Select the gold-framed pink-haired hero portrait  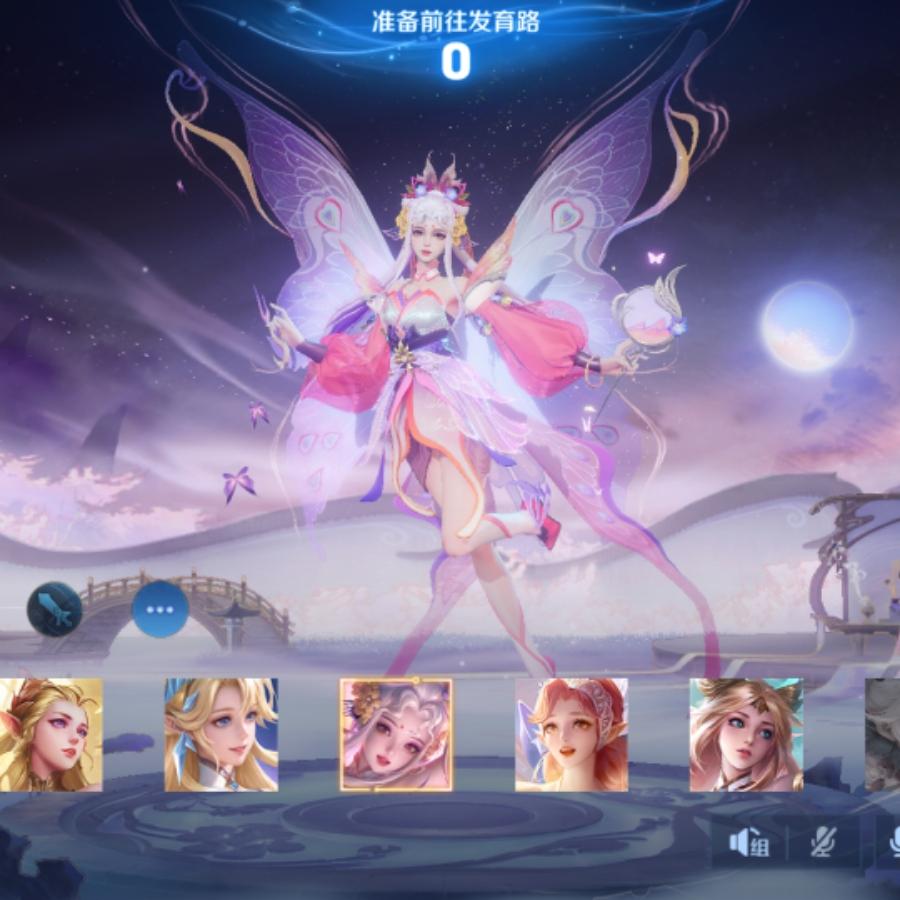pyautogui.click(x=396, y=734)
